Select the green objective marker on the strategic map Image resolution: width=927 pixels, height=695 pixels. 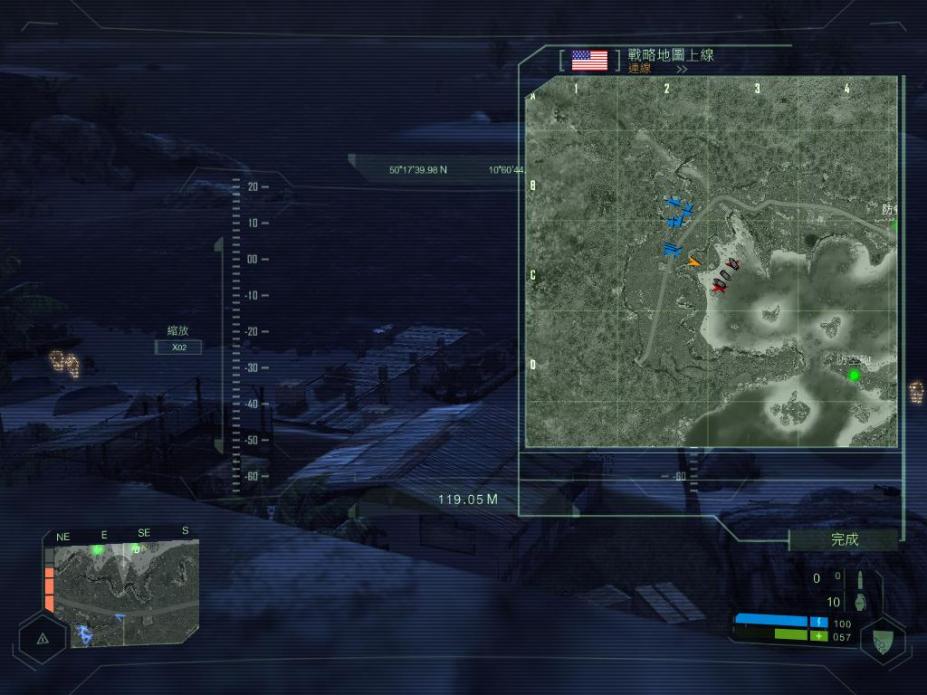tap(854, 376)
